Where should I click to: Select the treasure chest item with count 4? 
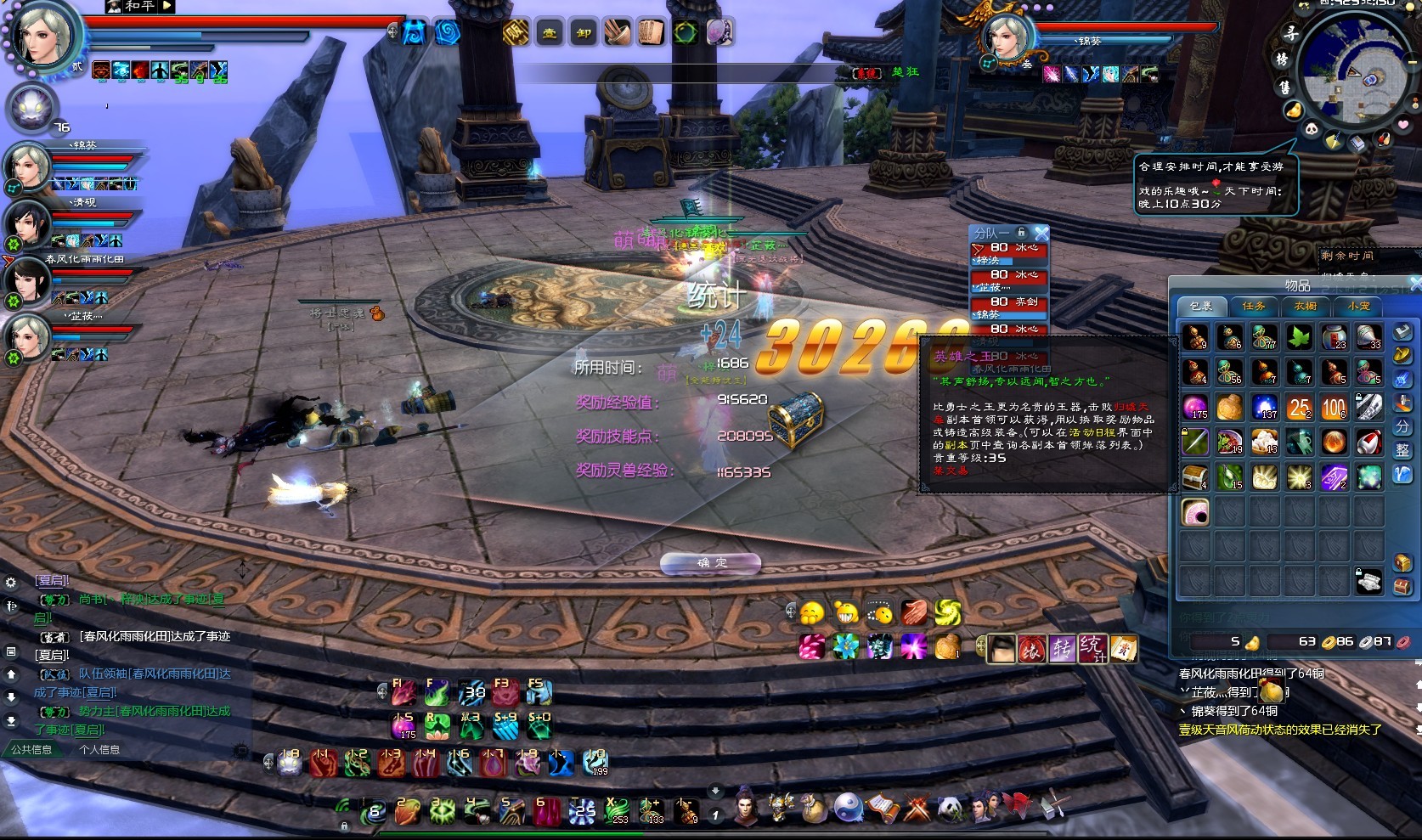pyautogui.click(x=1195, y=476)
